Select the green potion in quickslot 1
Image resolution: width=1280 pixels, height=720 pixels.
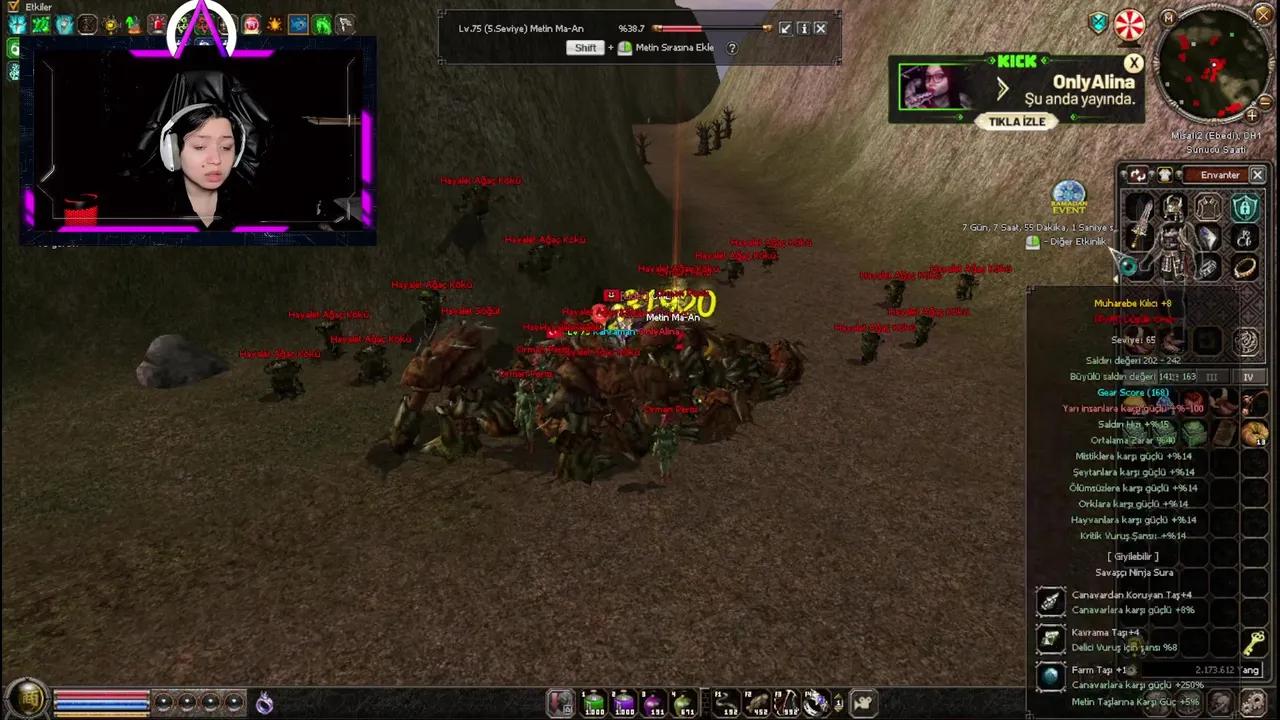(x=593, y=701)
